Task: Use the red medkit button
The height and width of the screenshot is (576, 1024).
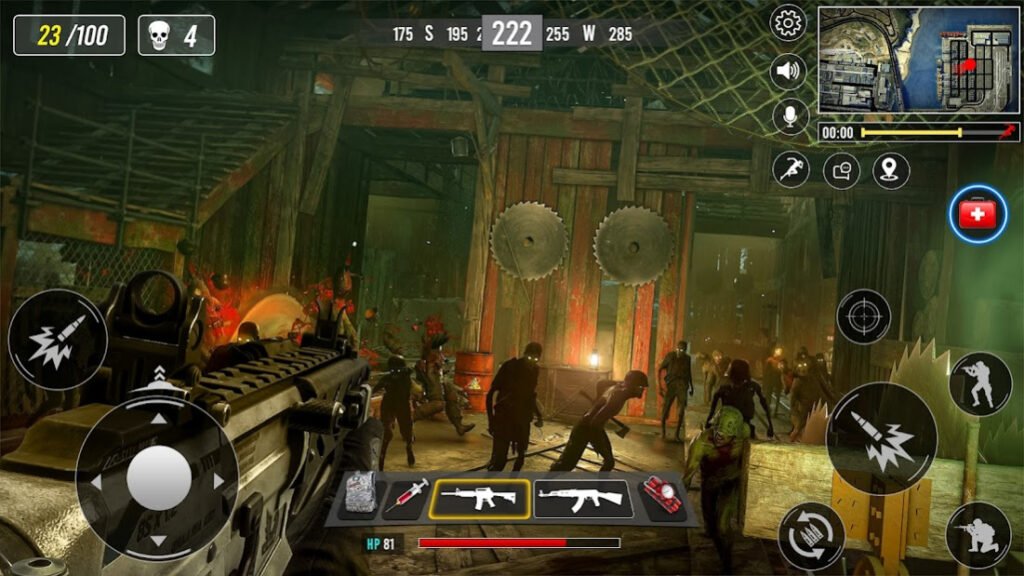Action: [x=978, y=215]
